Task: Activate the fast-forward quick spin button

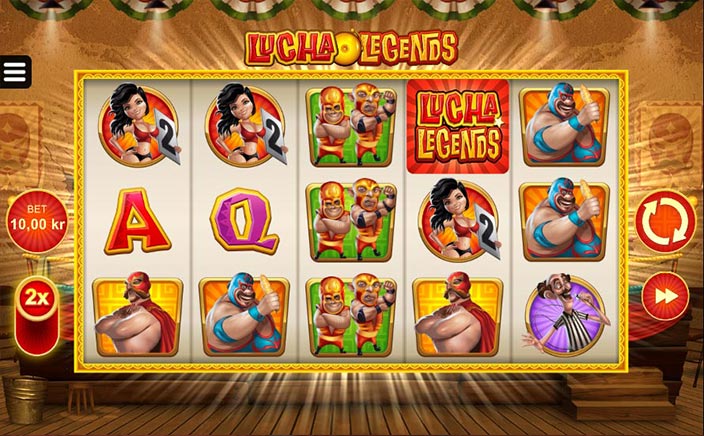Action: [664, 296]
